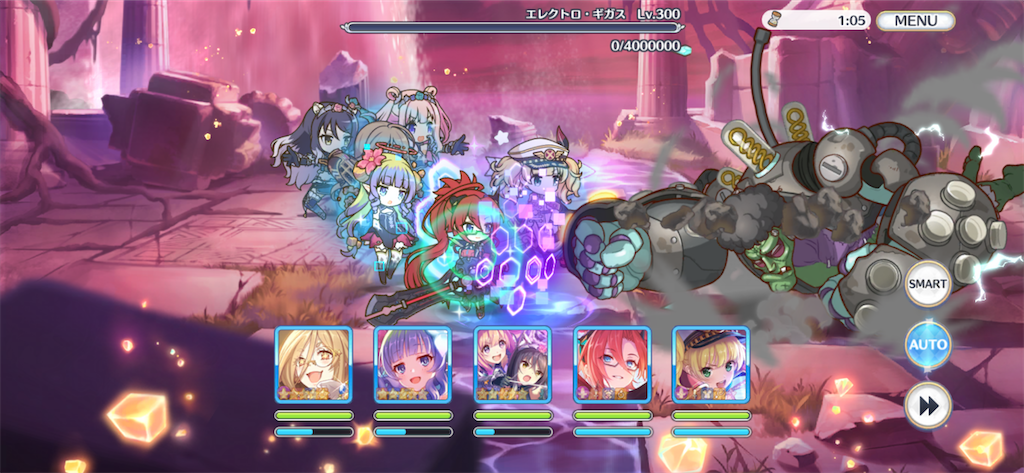Select the blonde girl with black cap portrait
This screenshot has width=1024, height=473.
(x=710, y=365)
